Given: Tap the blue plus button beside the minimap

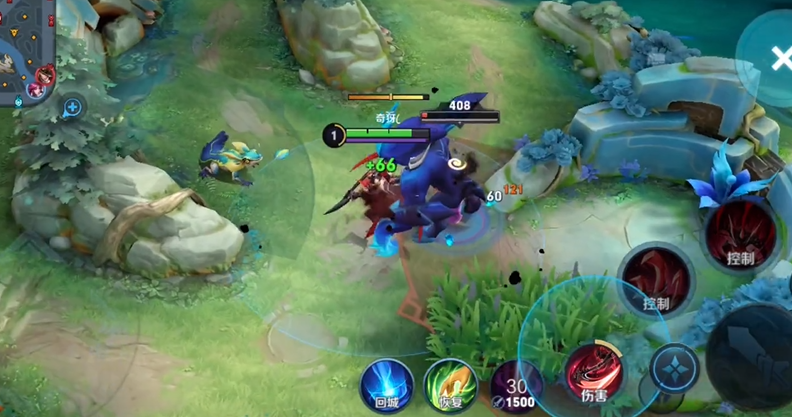Looking at the screenshot, I should [x=72, y=106].
